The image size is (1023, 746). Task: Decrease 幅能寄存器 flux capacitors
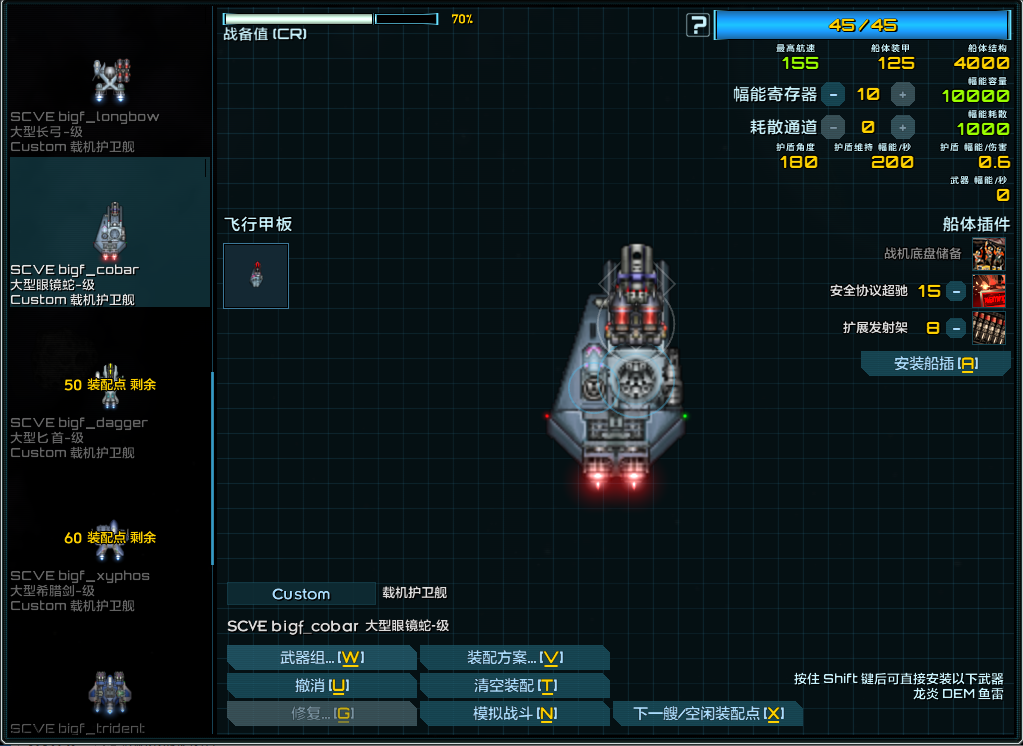tap(833, 95)
